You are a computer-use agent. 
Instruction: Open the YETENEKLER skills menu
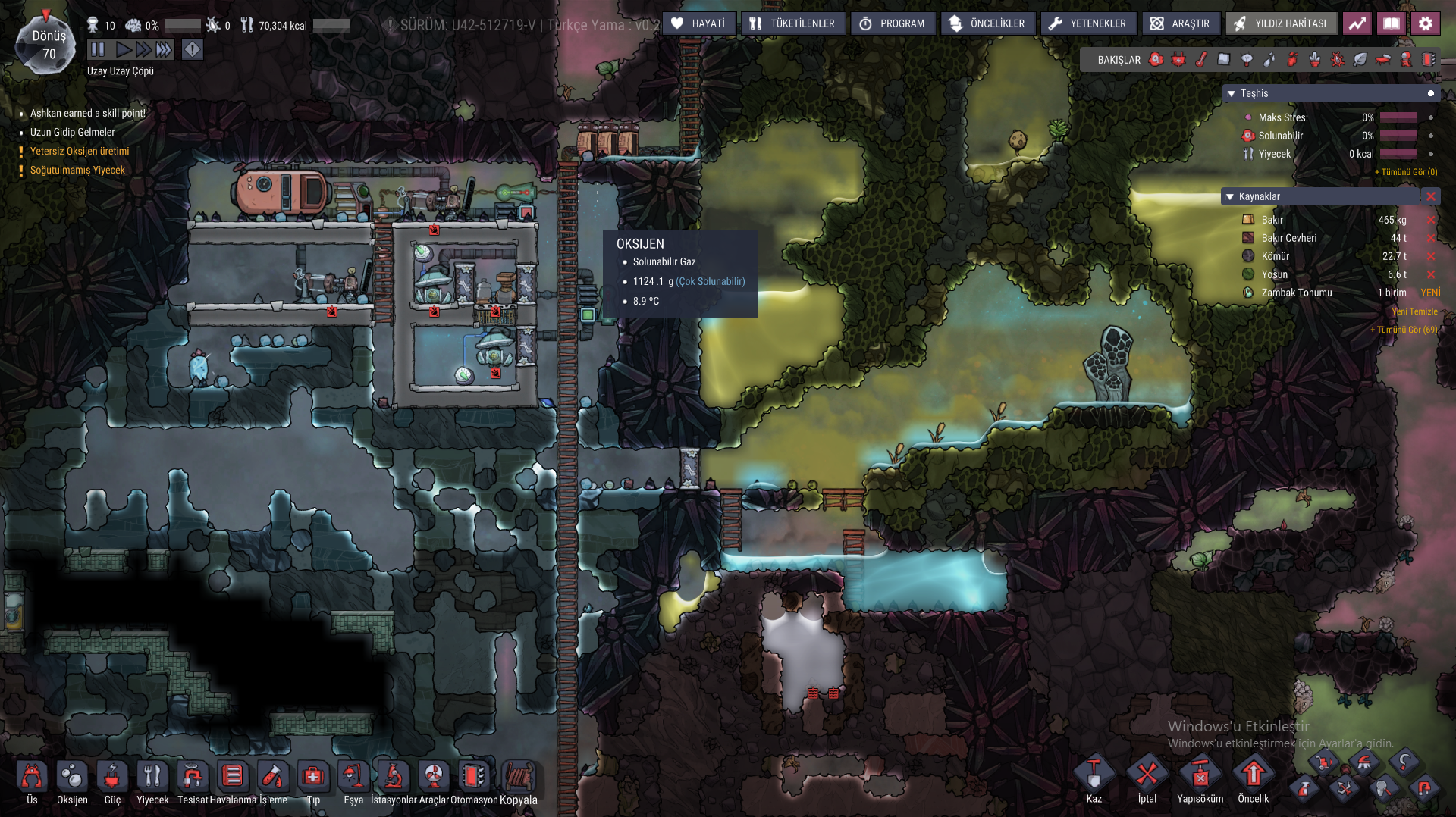(1087, 23)
